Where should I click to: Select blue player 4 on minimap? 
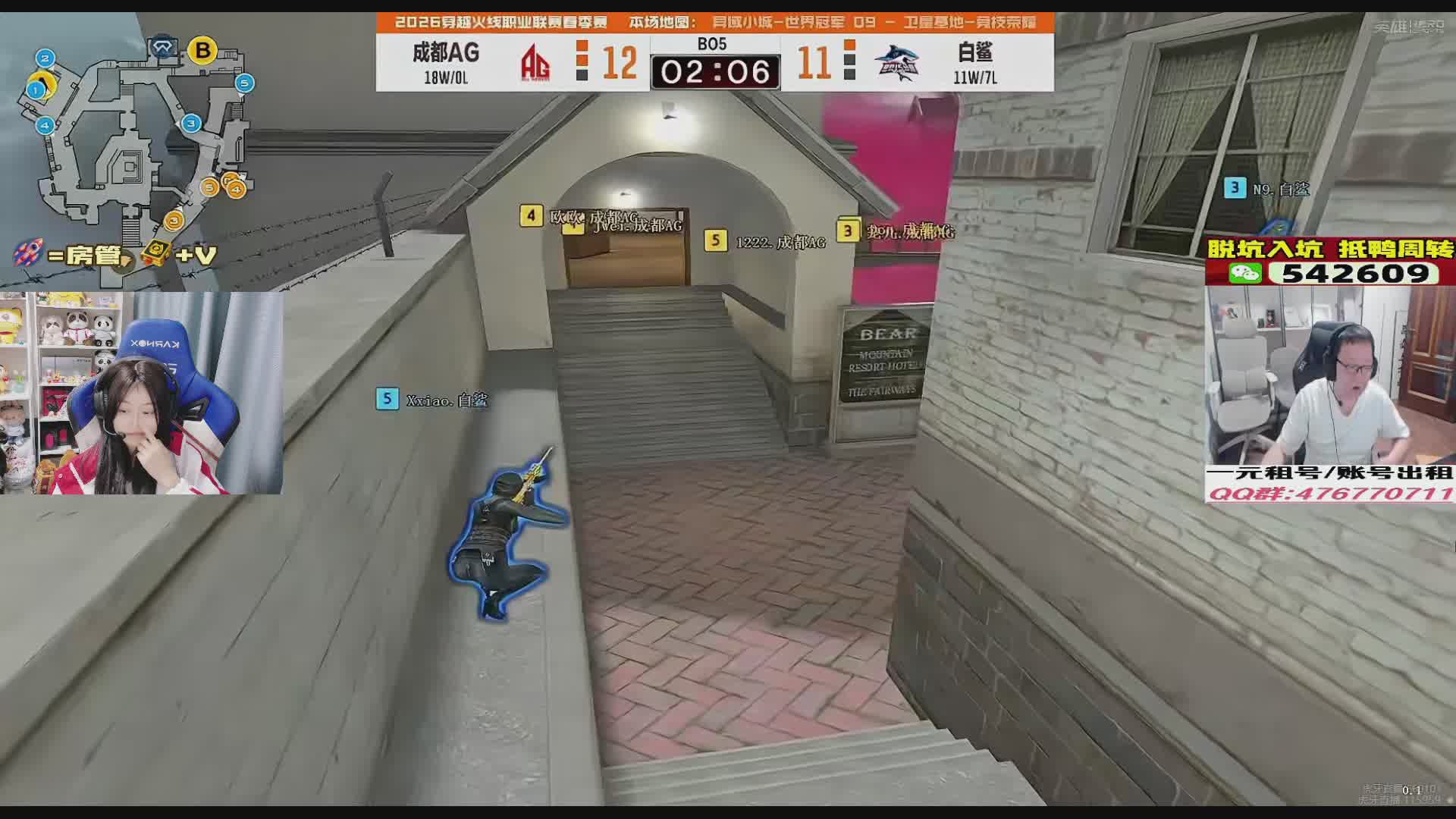(45, 125)
